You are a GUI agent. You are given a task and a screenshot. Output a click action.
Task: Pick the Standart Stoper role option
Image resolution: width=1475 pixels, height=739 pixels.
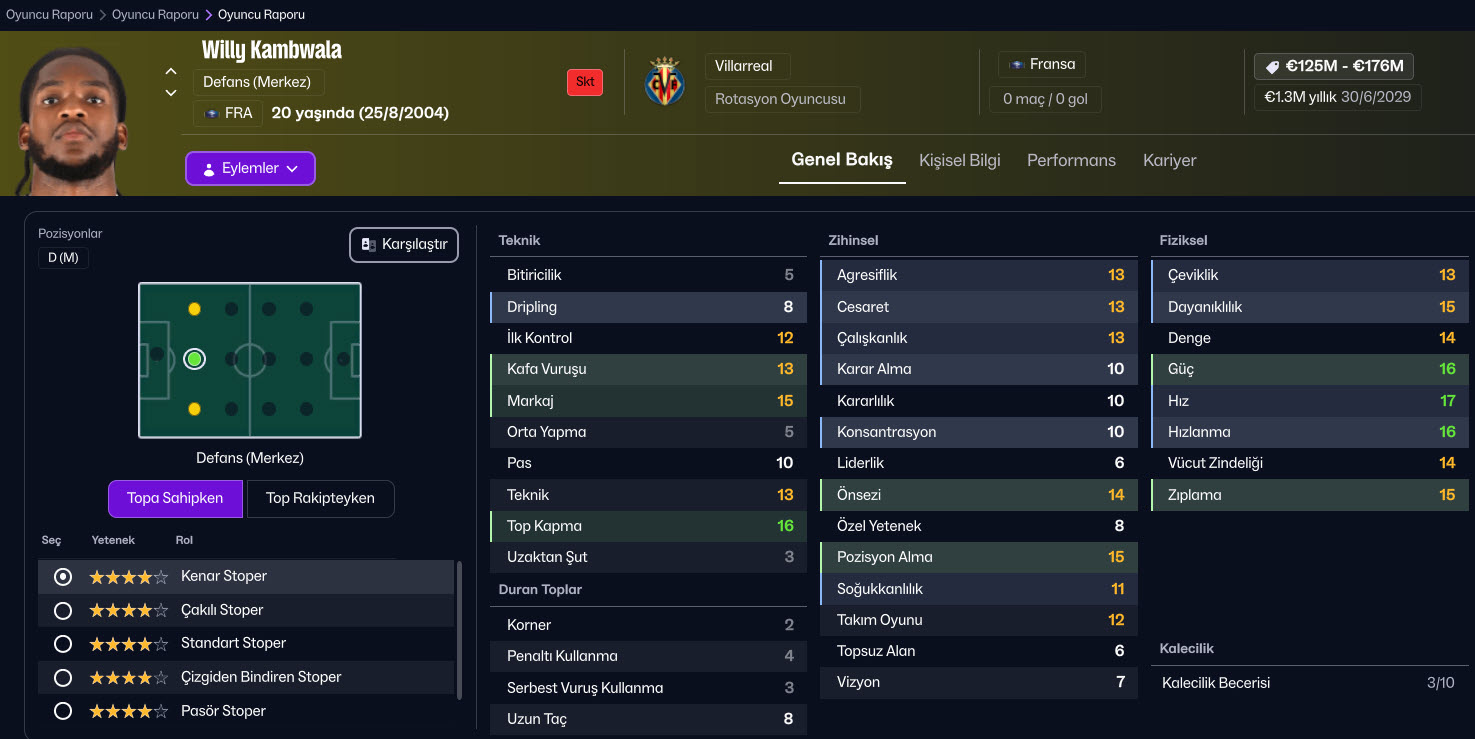click(63, 644)
